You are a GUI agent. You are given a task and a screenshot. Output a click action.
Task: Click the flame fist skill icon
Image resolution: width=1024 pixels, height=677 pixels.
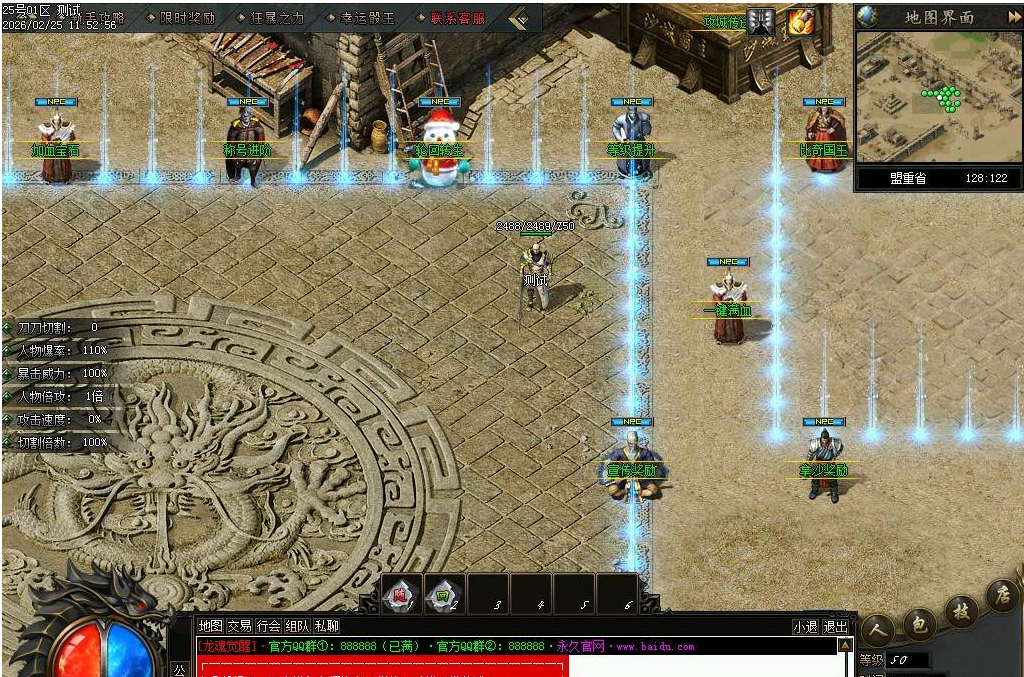tap(800, 22)
